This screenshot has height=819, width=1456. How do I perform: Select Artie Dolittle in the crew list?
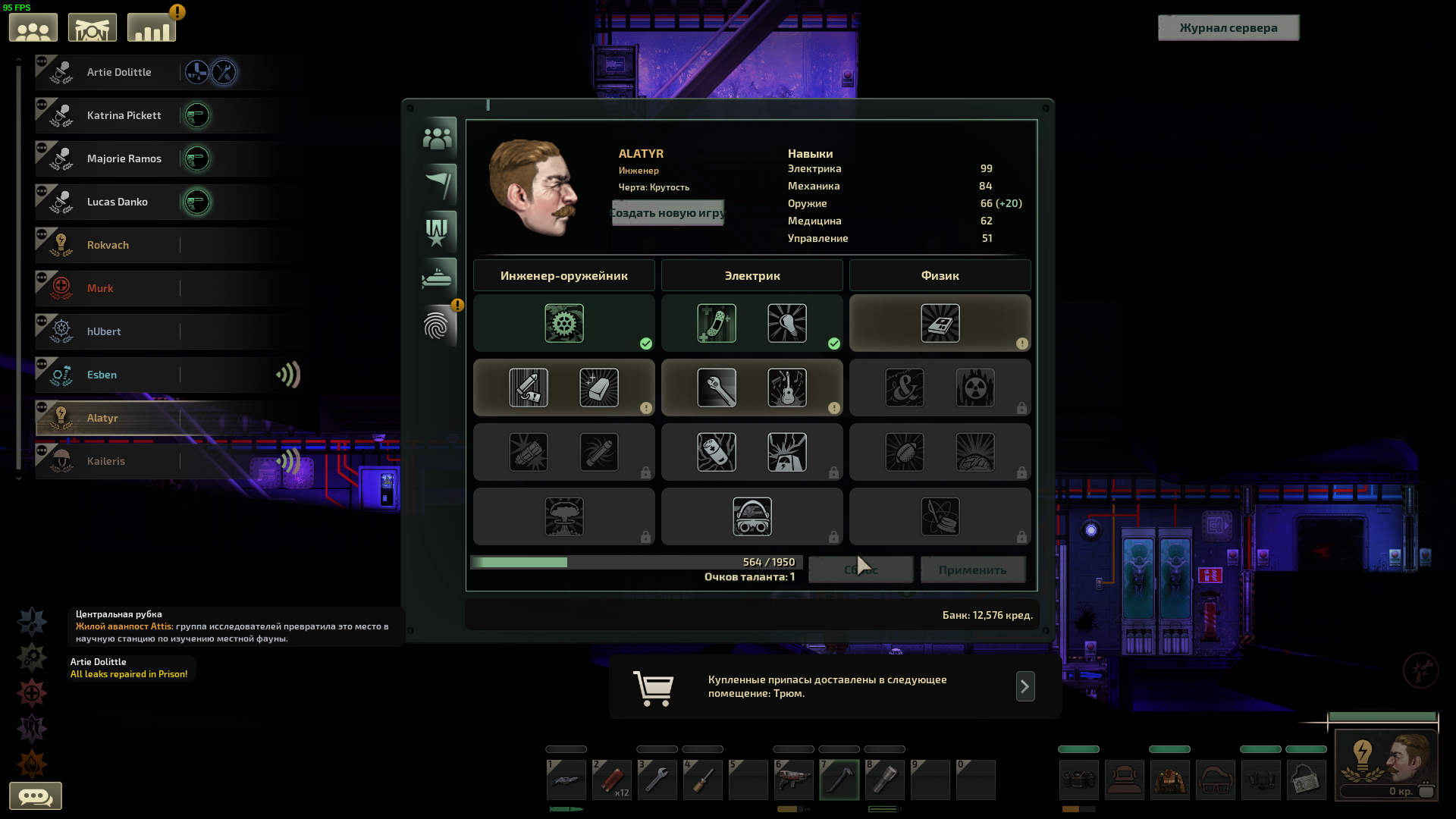coord(119,72)
